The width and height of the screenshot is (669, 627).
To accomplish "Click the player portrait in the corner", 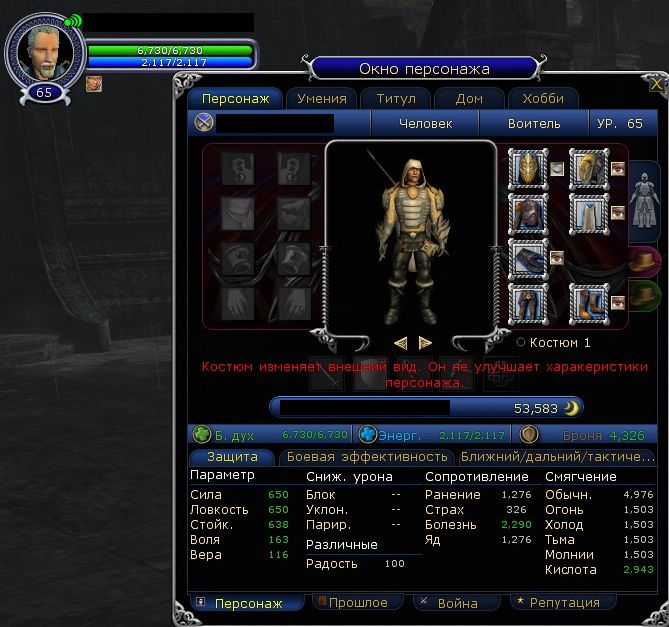I will 44,50.
